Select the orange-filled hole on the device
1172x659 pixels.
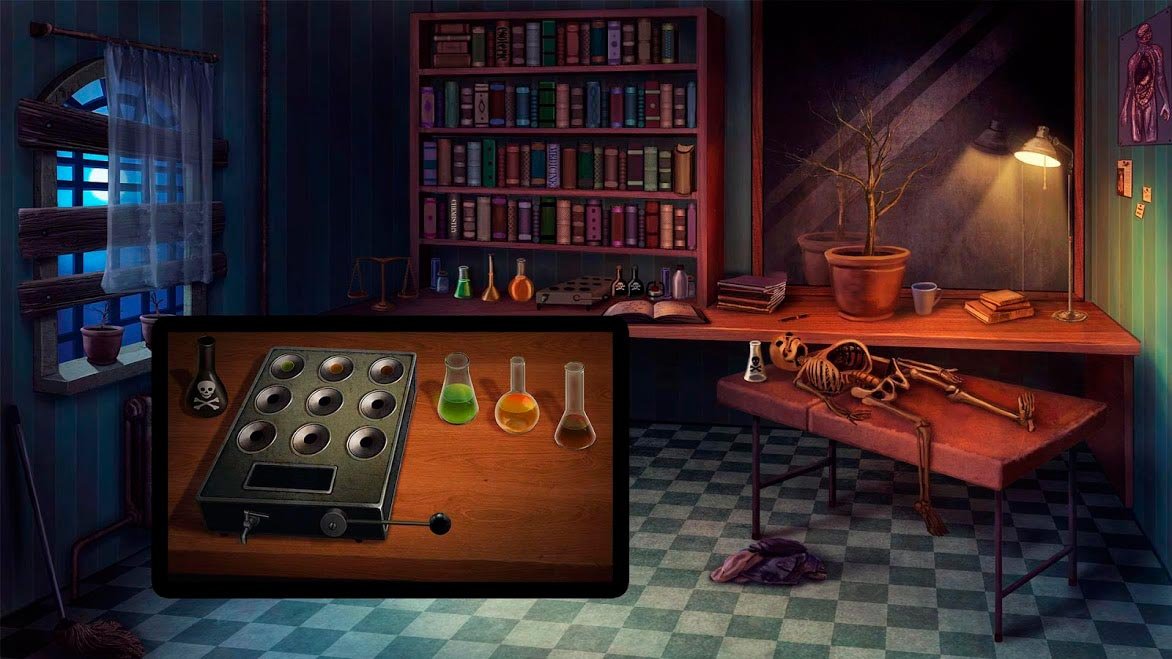pyautogui.click(x=335, y=367)
